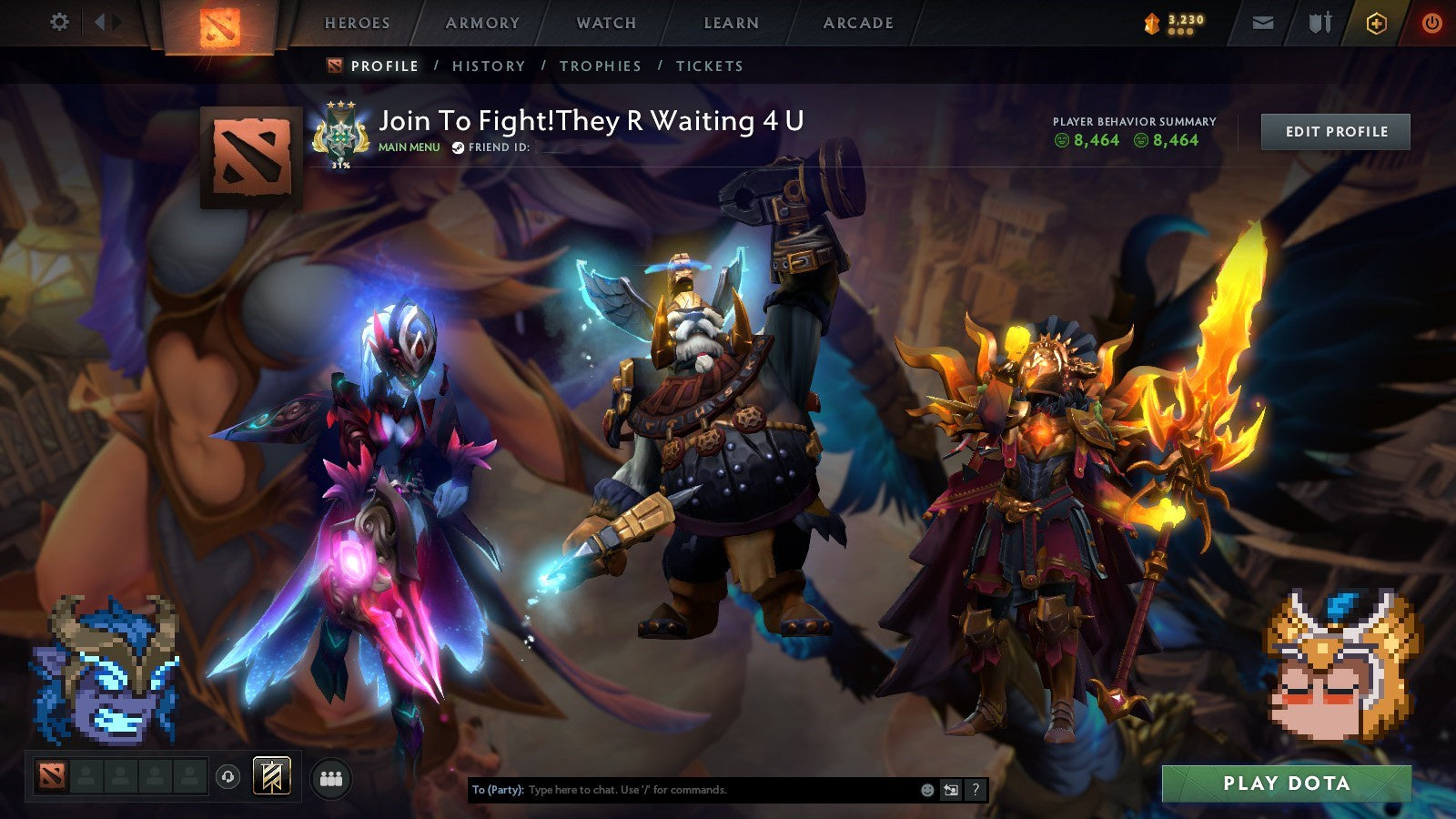Viewport: 1456px width, 819px height.
Task: Open the WATCH menu
Action: pyautogui.click(x=605, y=23)
